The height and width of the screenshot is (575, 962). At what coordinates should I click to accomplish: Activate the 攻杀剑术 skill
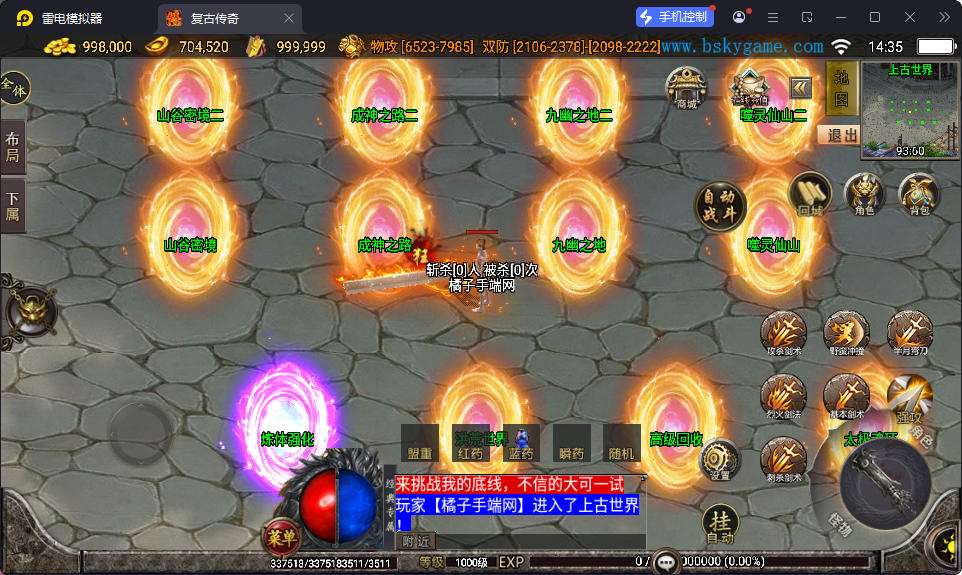[x=784, y=333]
